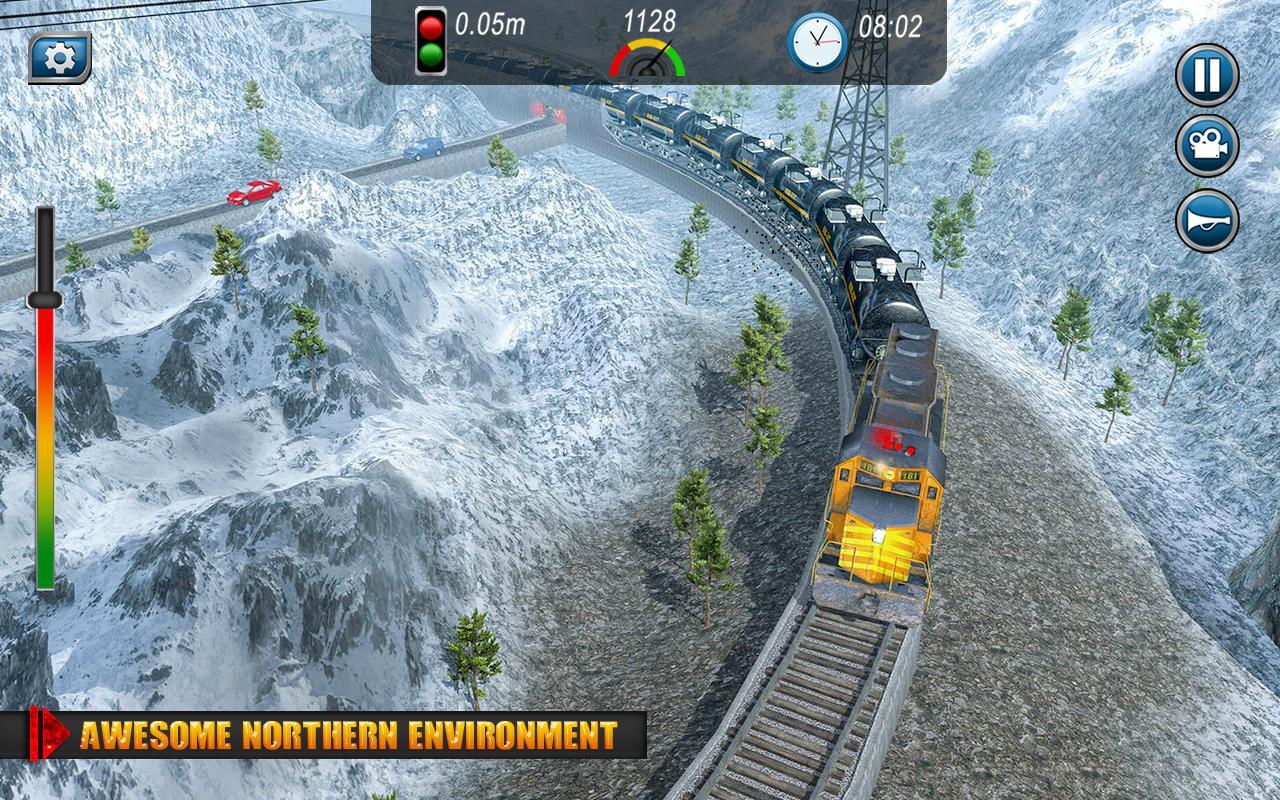1280x800 pixels.
Task: Pause the game
Action: click(x=1207, y=75)
